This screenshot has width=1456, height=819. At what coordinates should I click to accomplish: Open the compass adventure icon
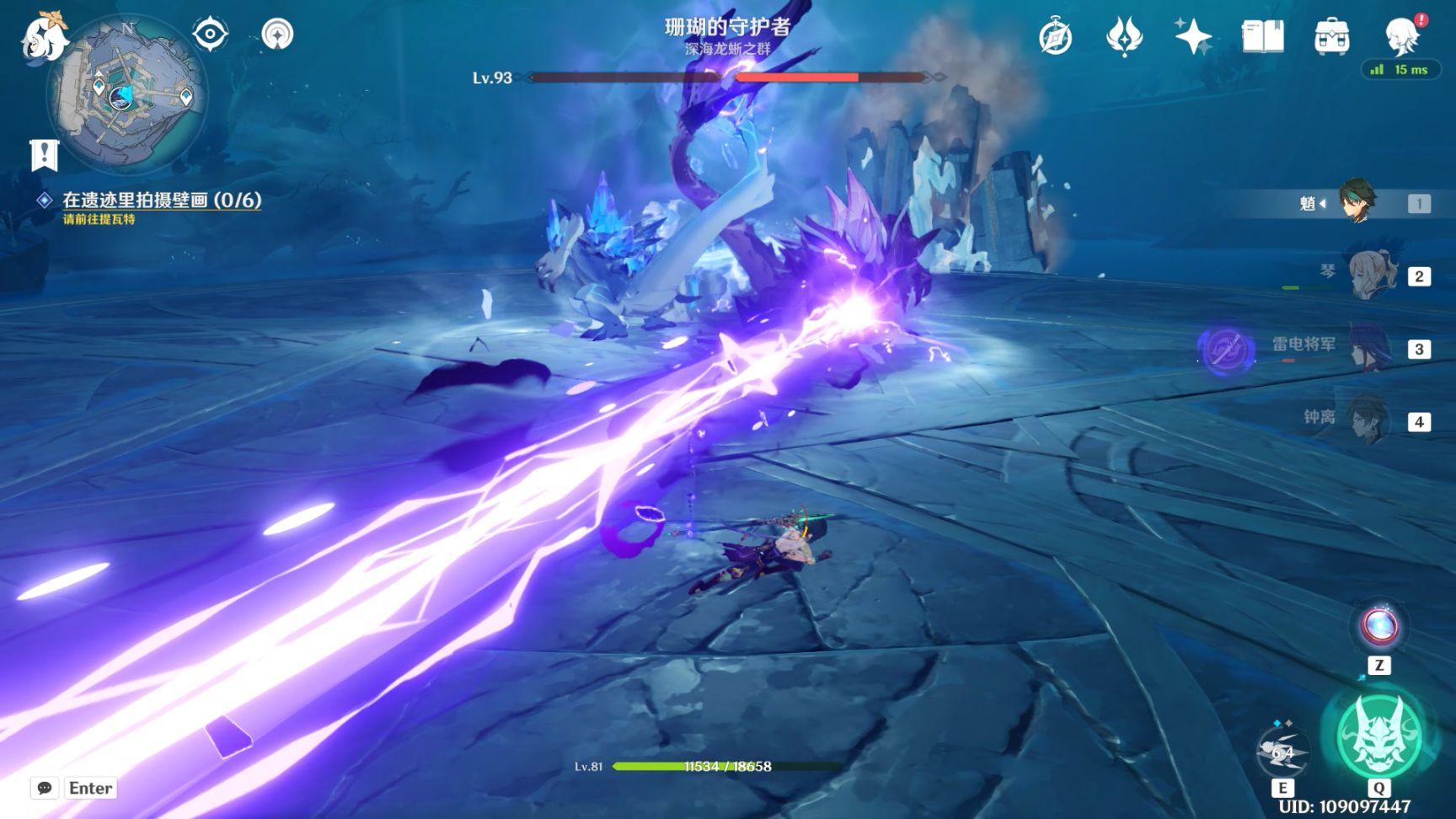coord(1055,37)
